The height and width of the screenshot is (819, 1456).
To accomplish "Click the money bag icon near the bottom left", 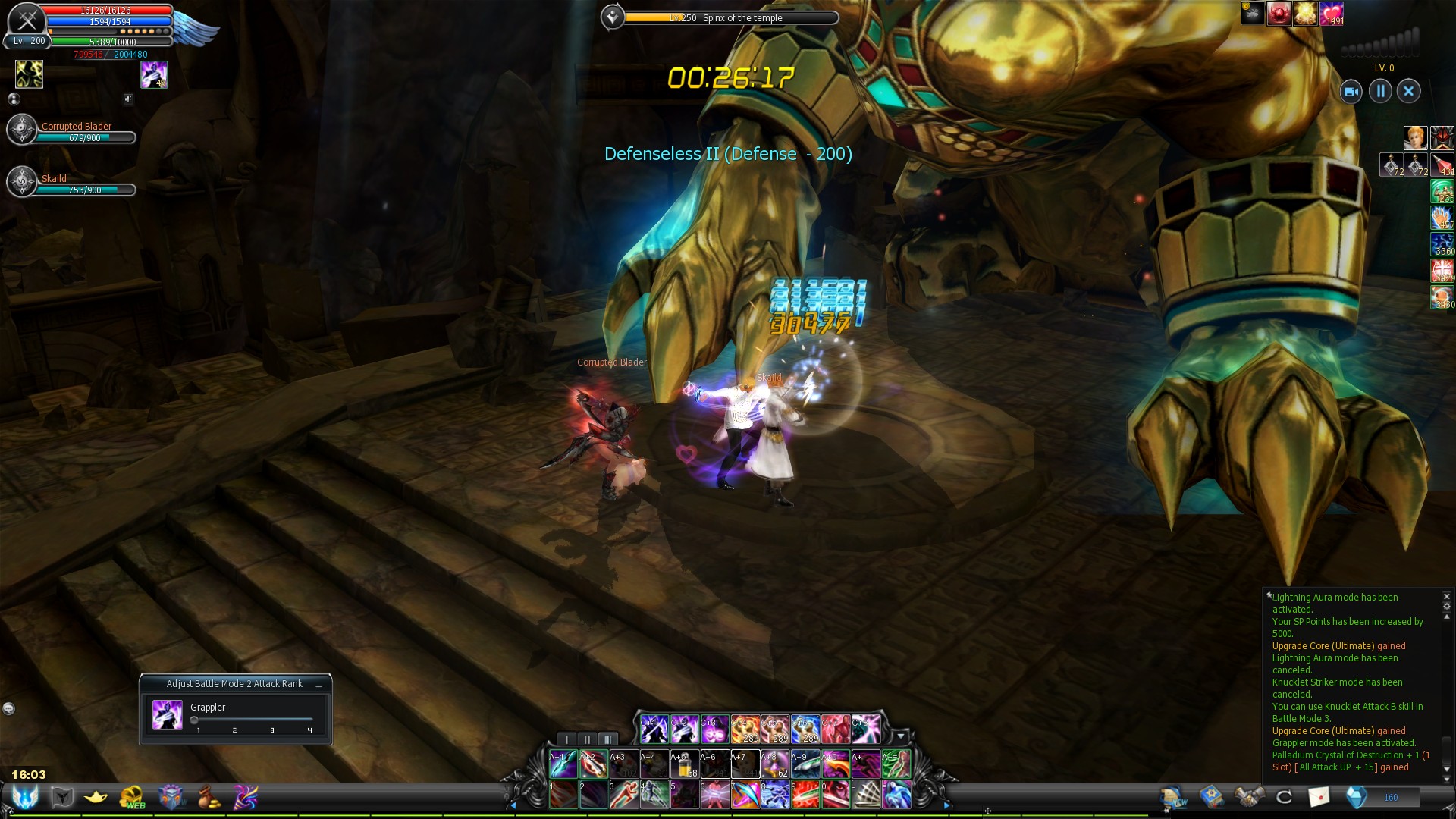I will tap(209, 797).
